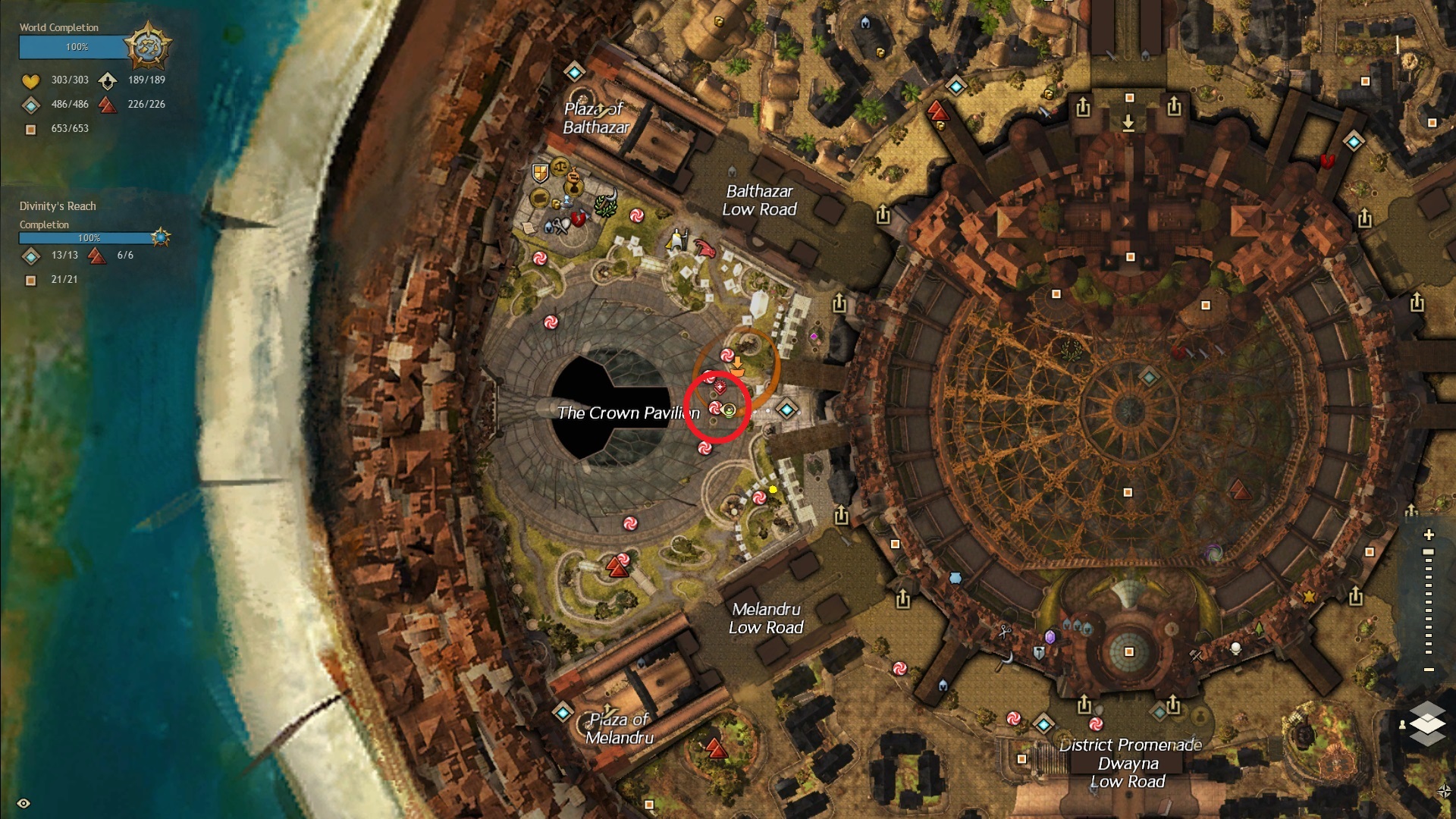Image resolution: width=1456 pixels, height=819 pixels.
Task: Select the waypoint left of District Promenade
Action: click(x=1043, y=724)
